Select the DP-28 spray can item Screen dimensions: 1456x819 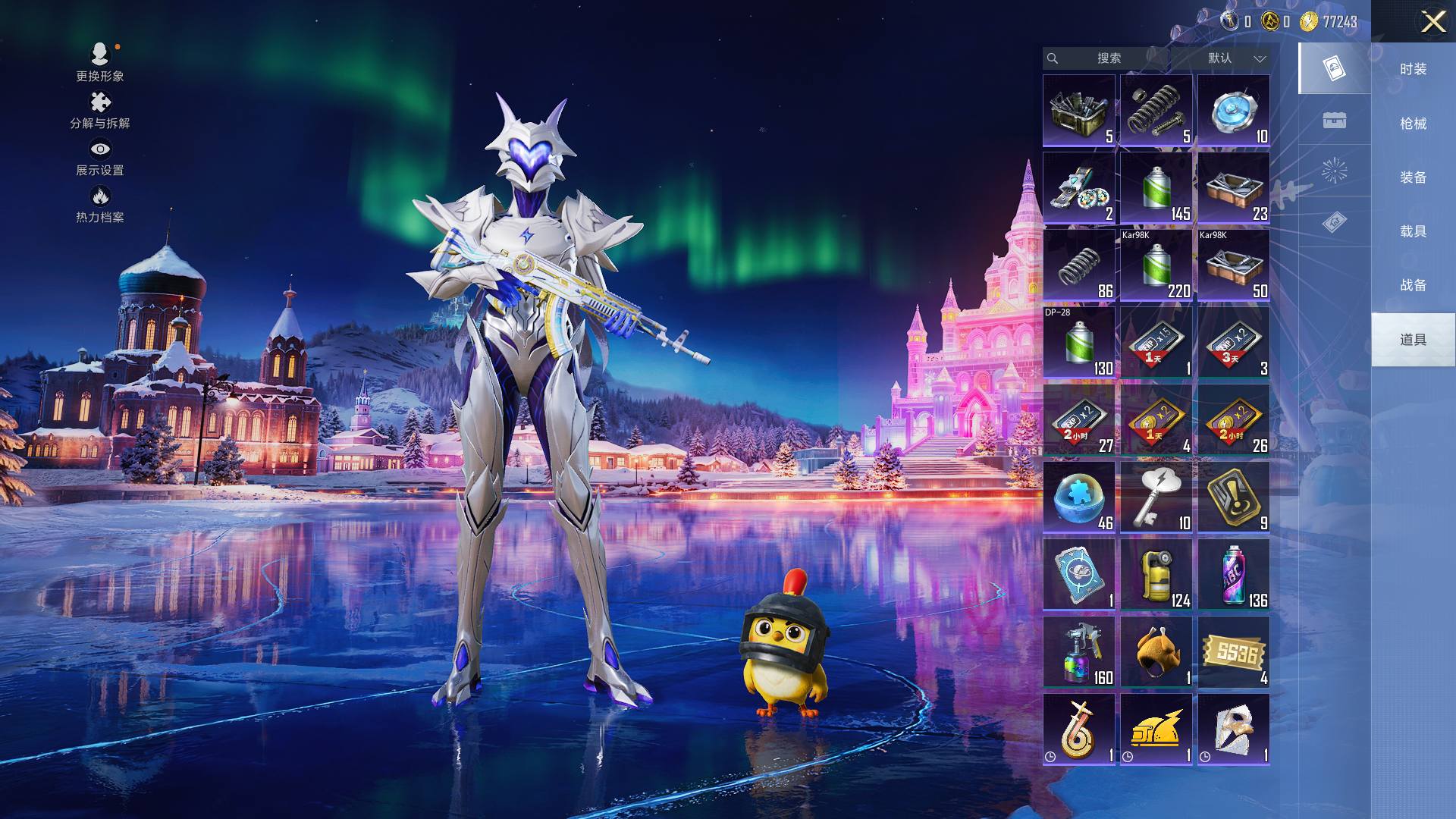pyautogui.click(x=1078, y=343)
